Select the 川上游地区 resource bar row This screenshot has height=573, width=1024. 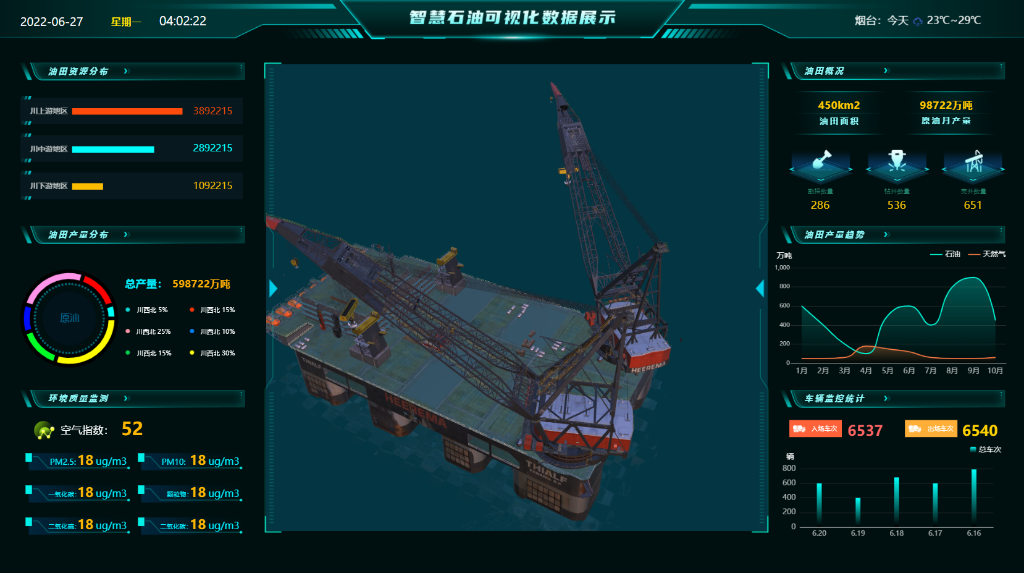point(132,111)
